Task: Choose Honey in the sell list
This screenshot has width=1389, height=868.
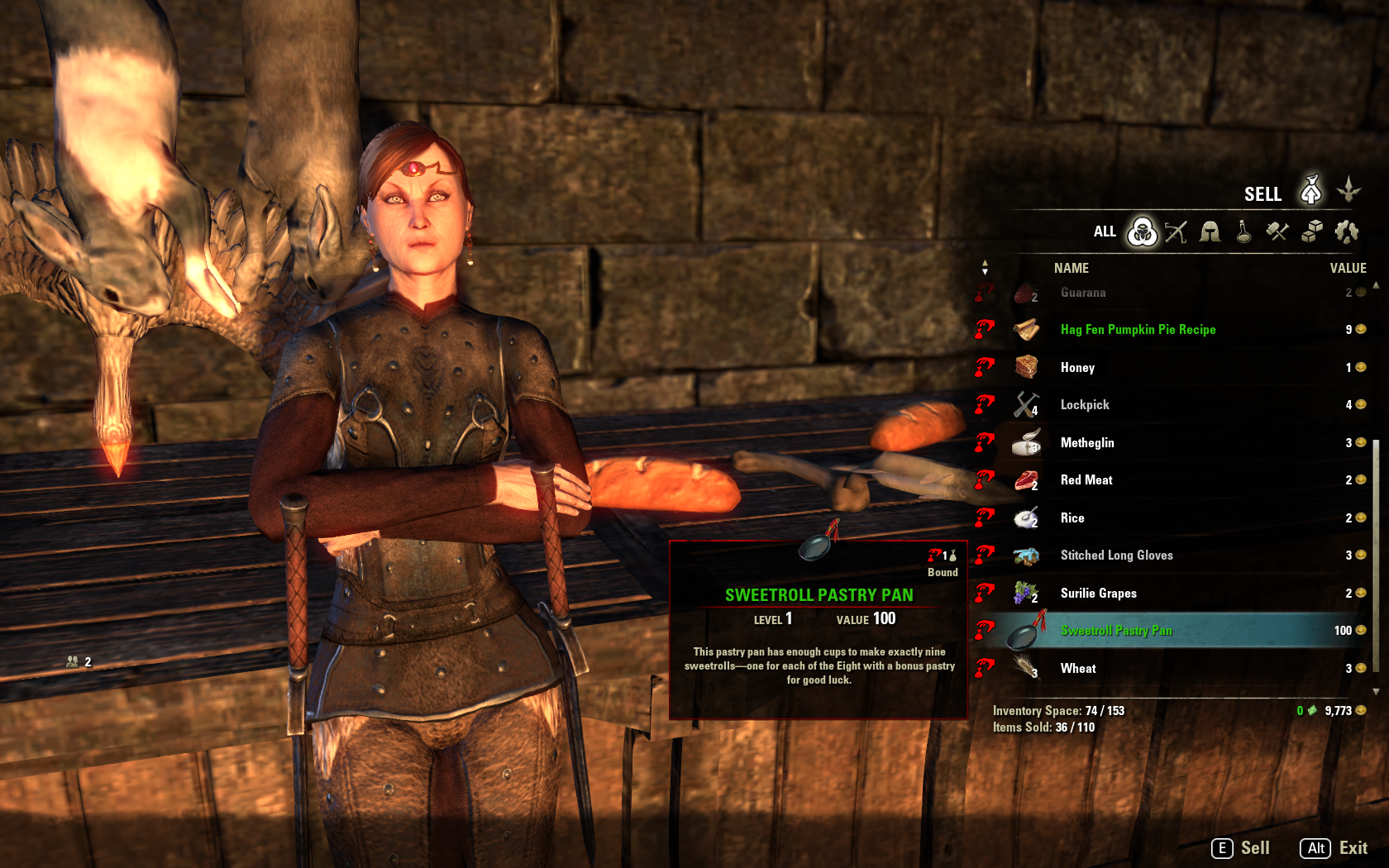Action: [x=1077, y=368]
